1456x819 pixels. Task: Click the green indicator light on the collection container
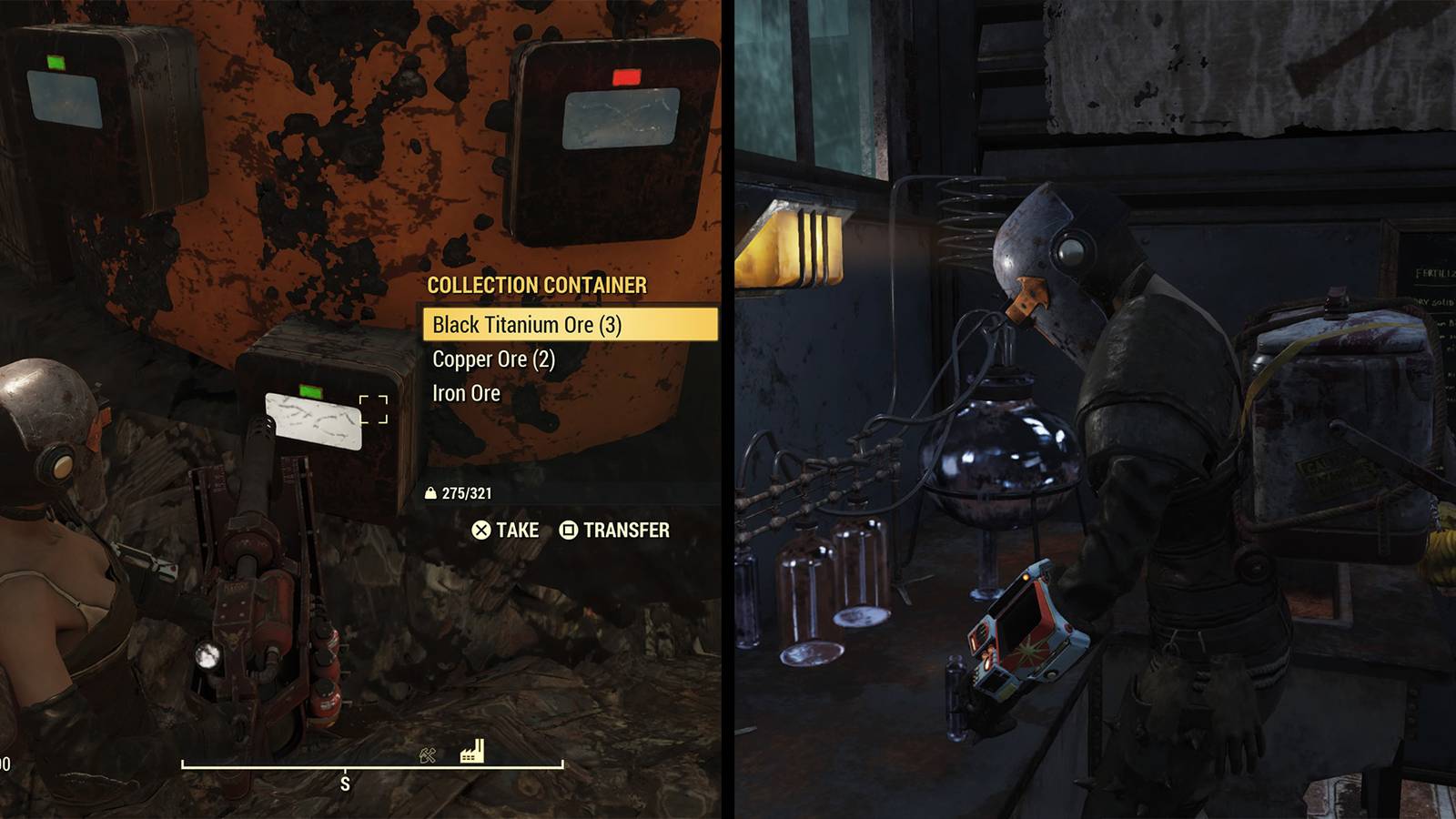coord(311,389)
